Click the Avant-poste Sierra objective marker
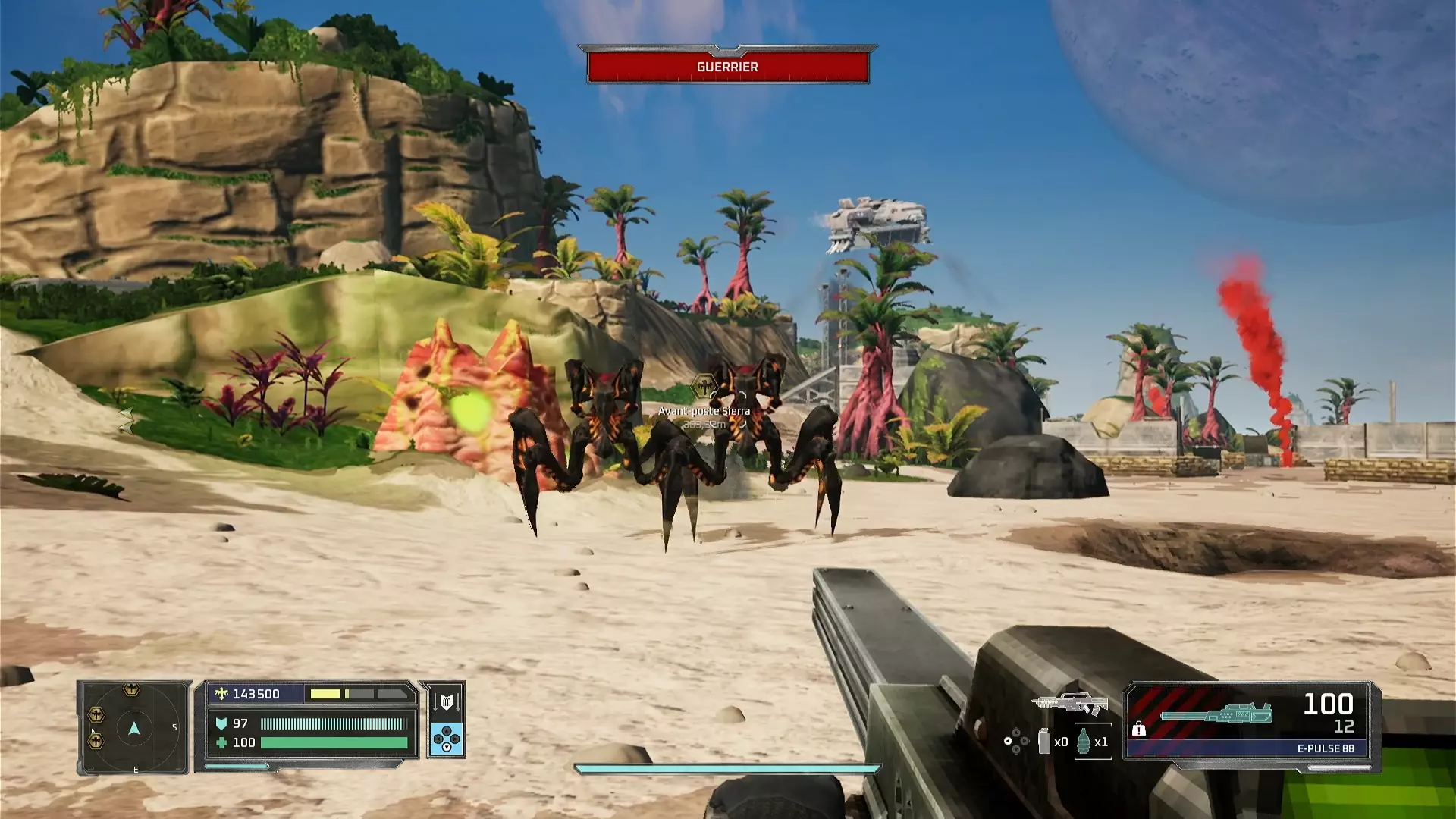This screenshot has height=819, width=1456. pos(704,387)
